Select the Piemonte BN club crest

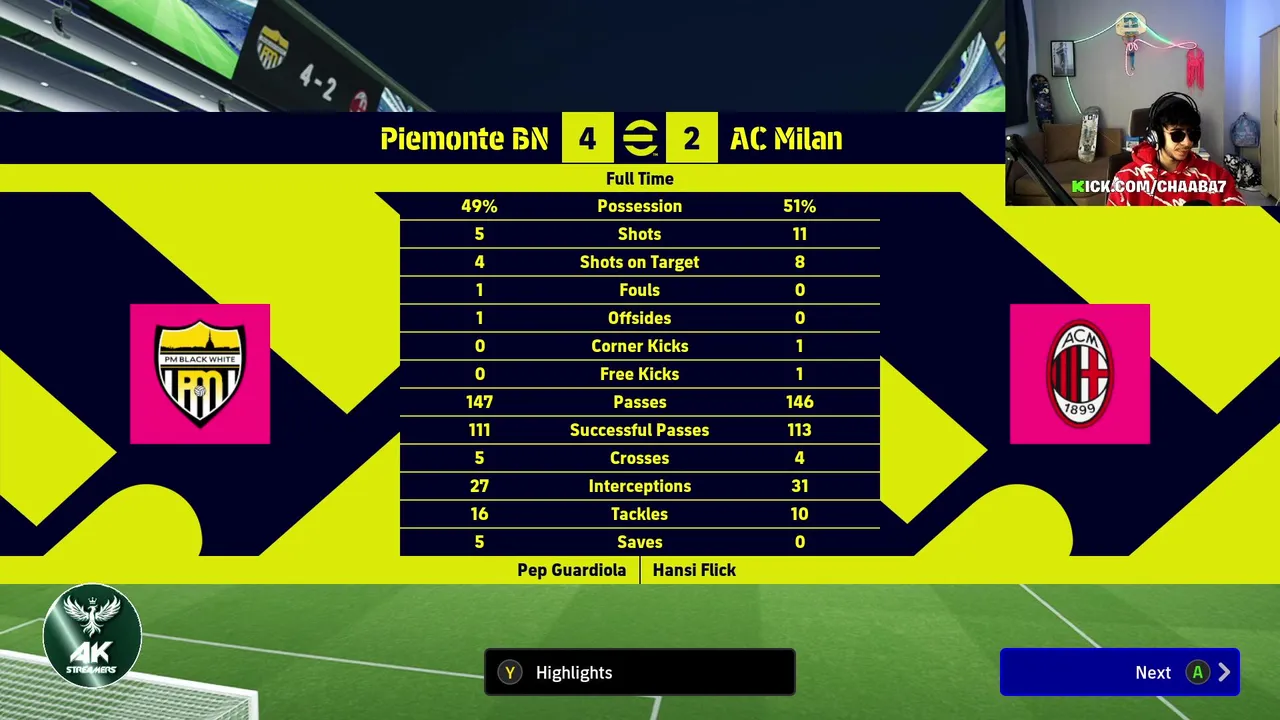pos(200,373)
